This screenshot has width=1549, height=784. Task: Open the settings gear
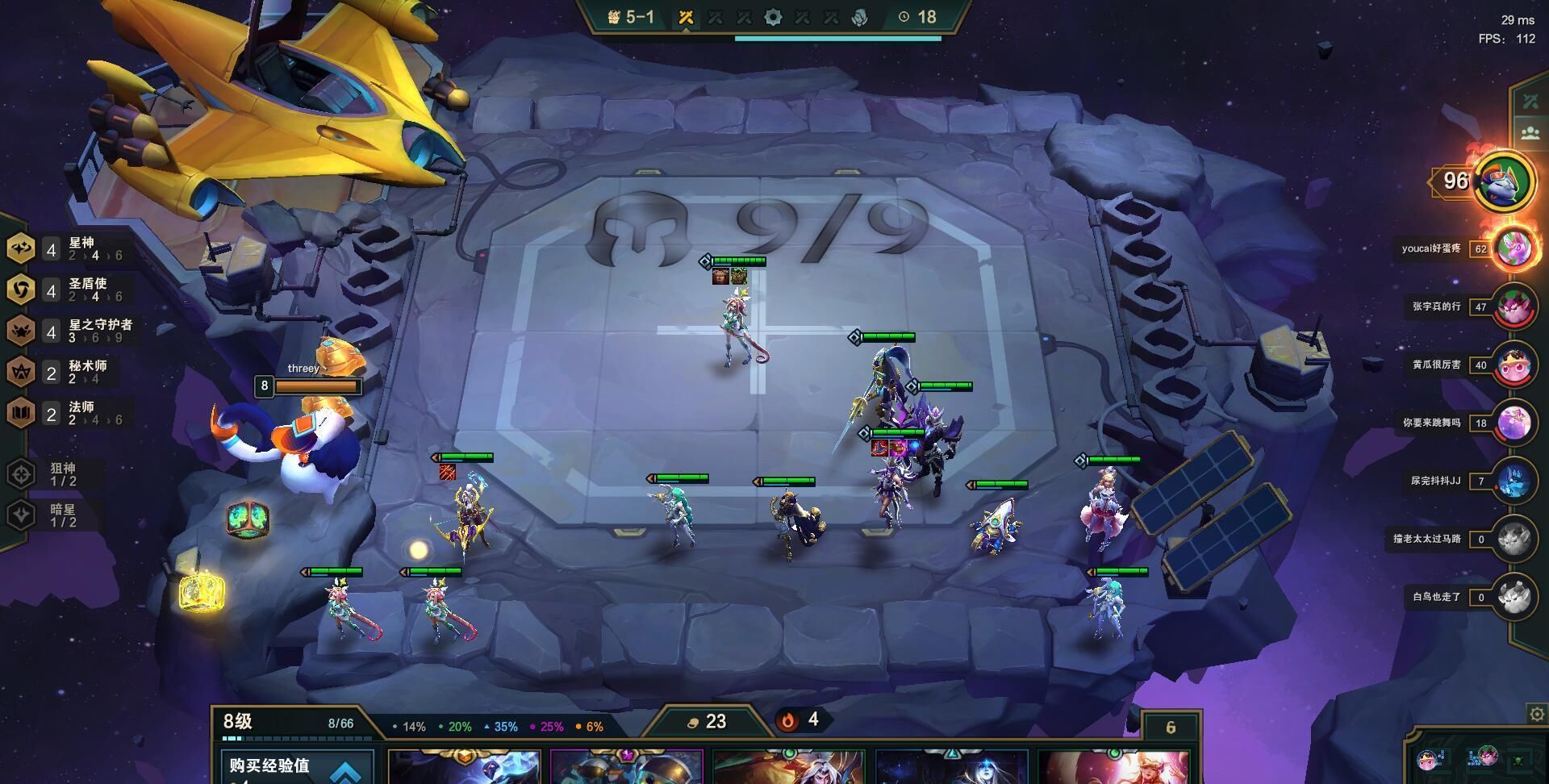[1537, 715]
